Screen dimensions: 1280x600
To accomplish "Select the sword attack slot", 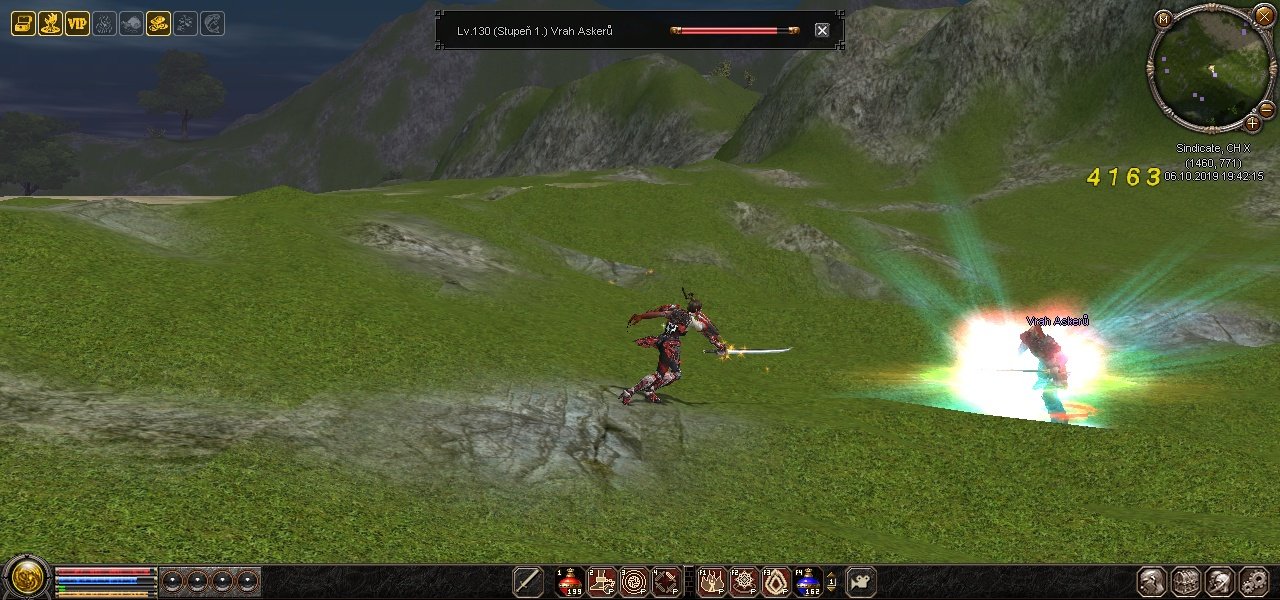I will pyautogui.click(x=528, y=582).
